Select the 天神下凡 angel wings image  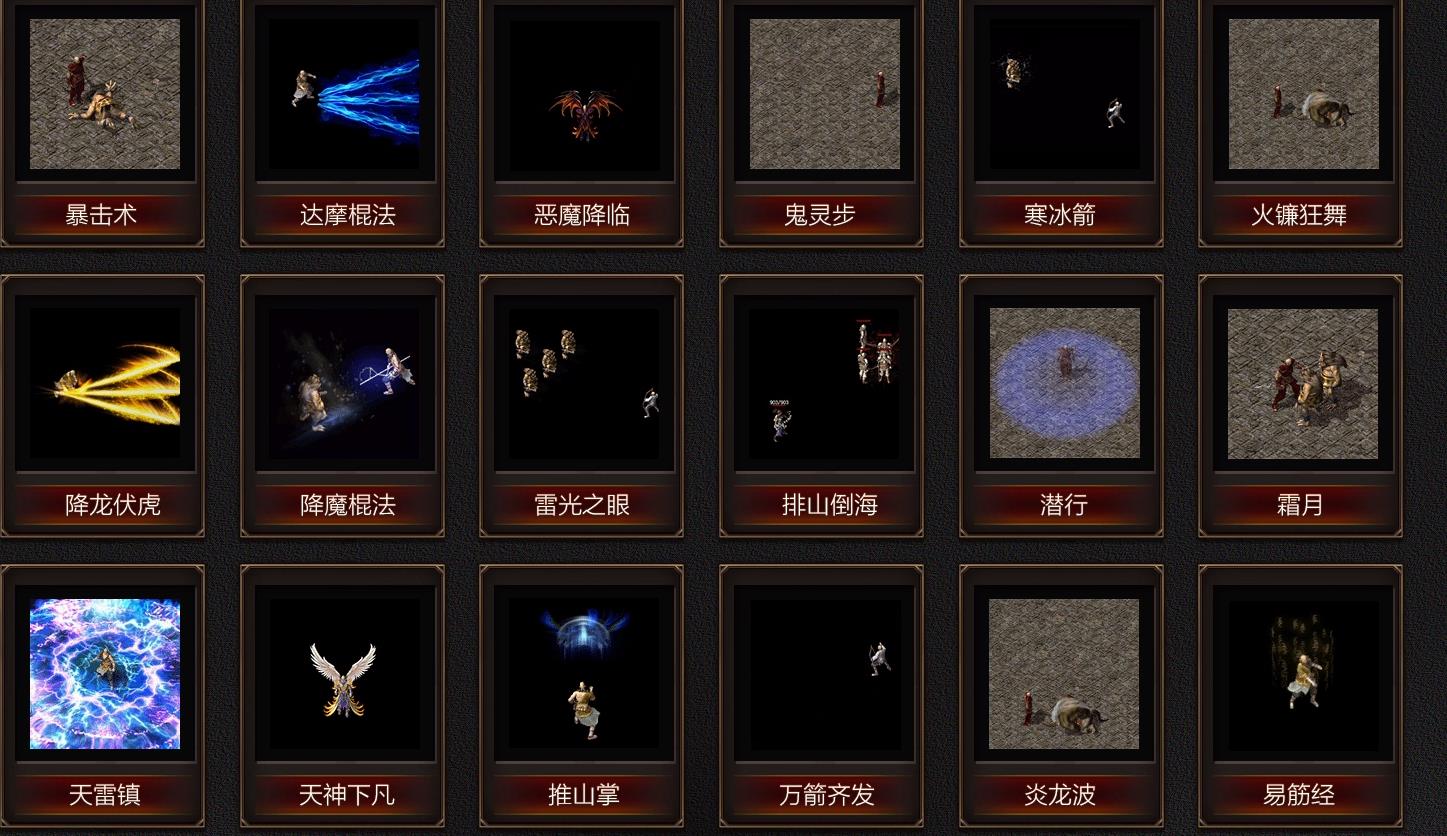pyautogui.click(x=343, y=674)
